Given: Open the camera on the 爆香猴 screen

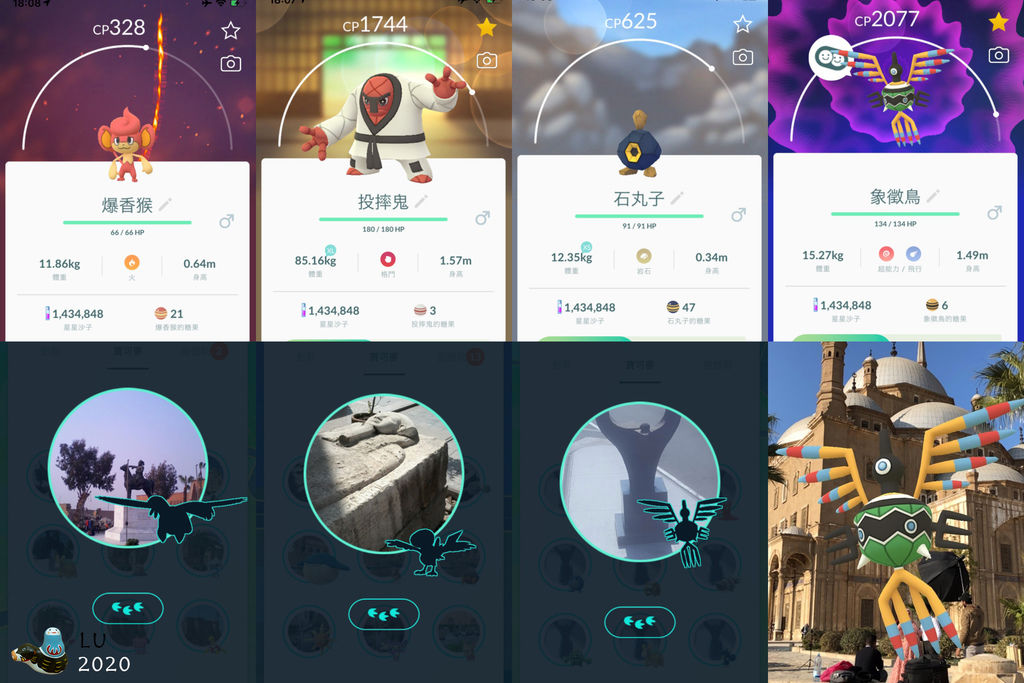Looking at the screenshot, I should [x=231, y=64].
